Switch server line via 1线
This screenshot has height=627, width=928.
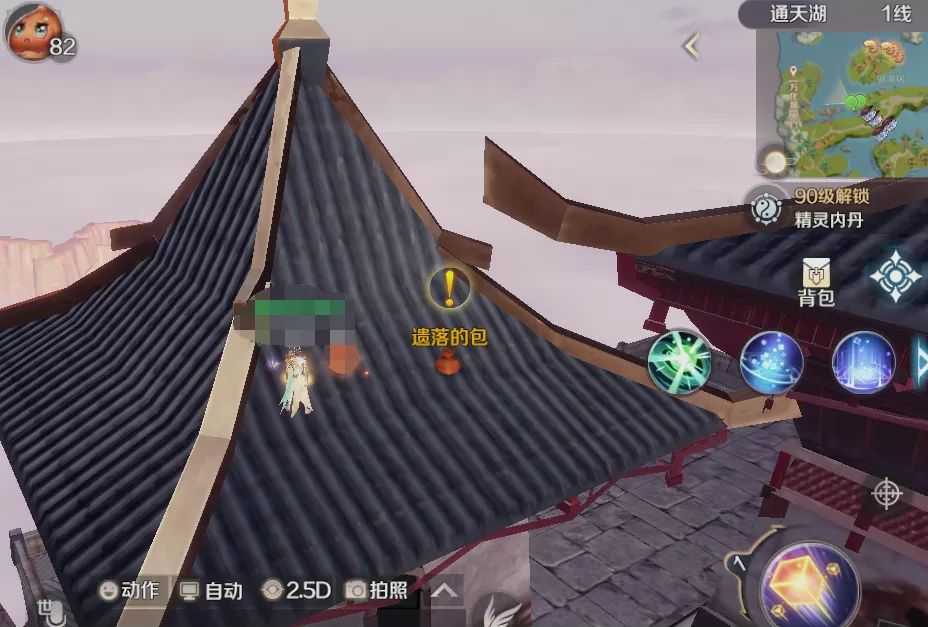coord(896,14)
